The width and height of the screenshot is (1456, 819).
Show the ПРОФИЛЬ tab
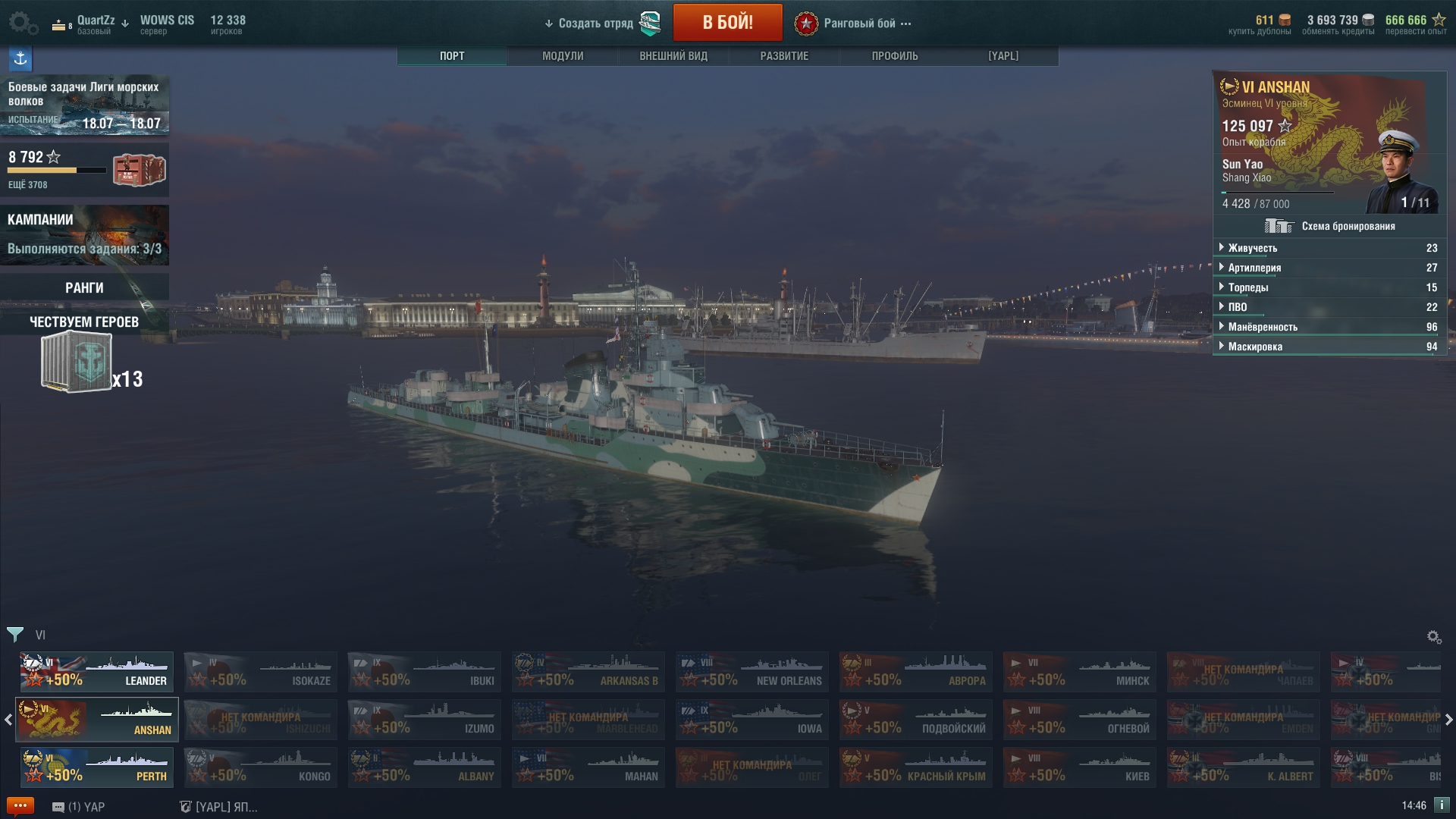895,56
